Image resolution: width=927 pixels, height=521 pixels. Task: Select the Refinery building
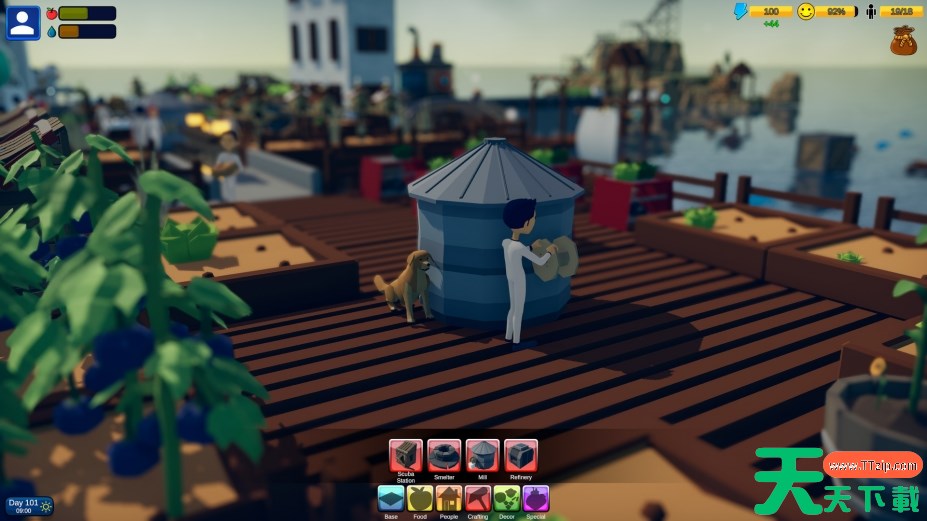521,455
